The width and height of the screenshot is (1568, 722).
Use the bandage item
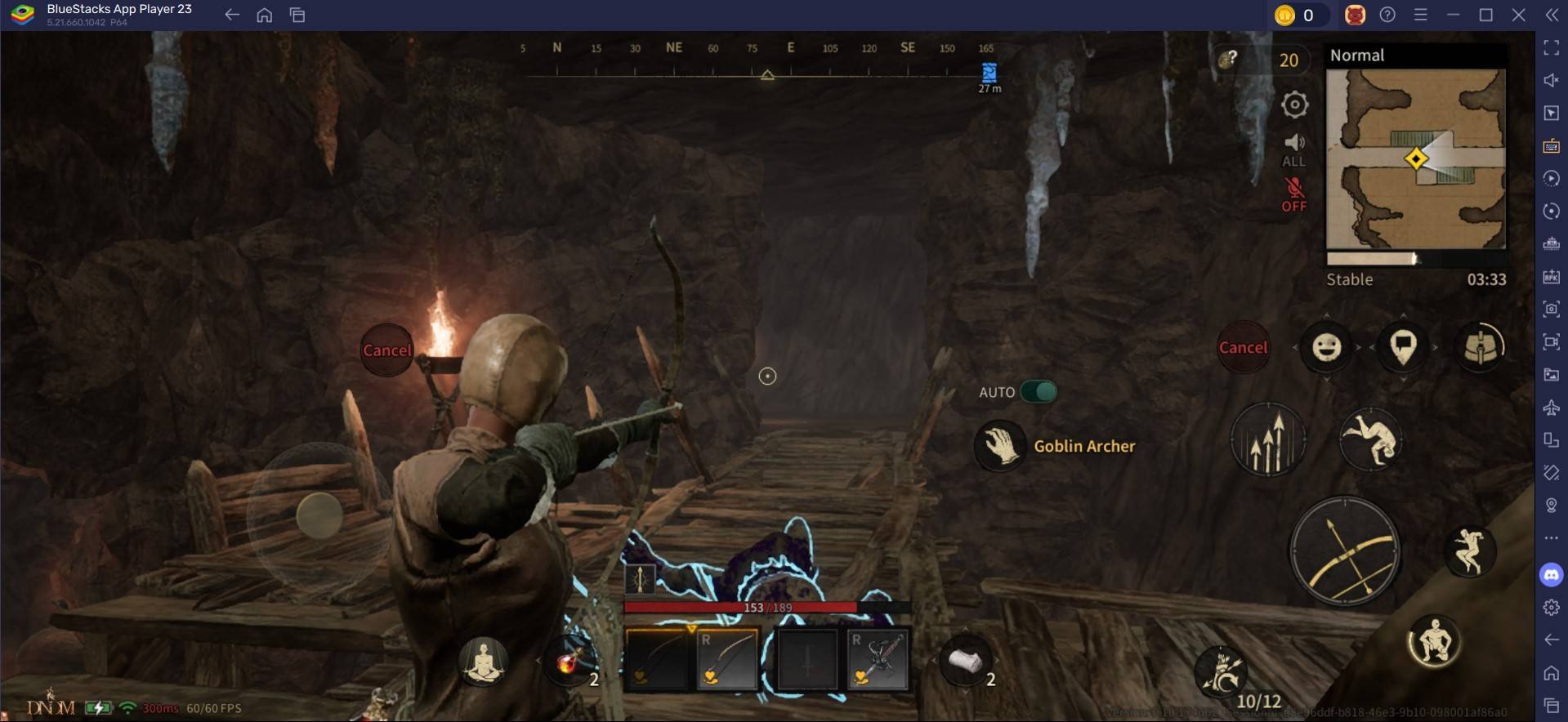point(965,662)
